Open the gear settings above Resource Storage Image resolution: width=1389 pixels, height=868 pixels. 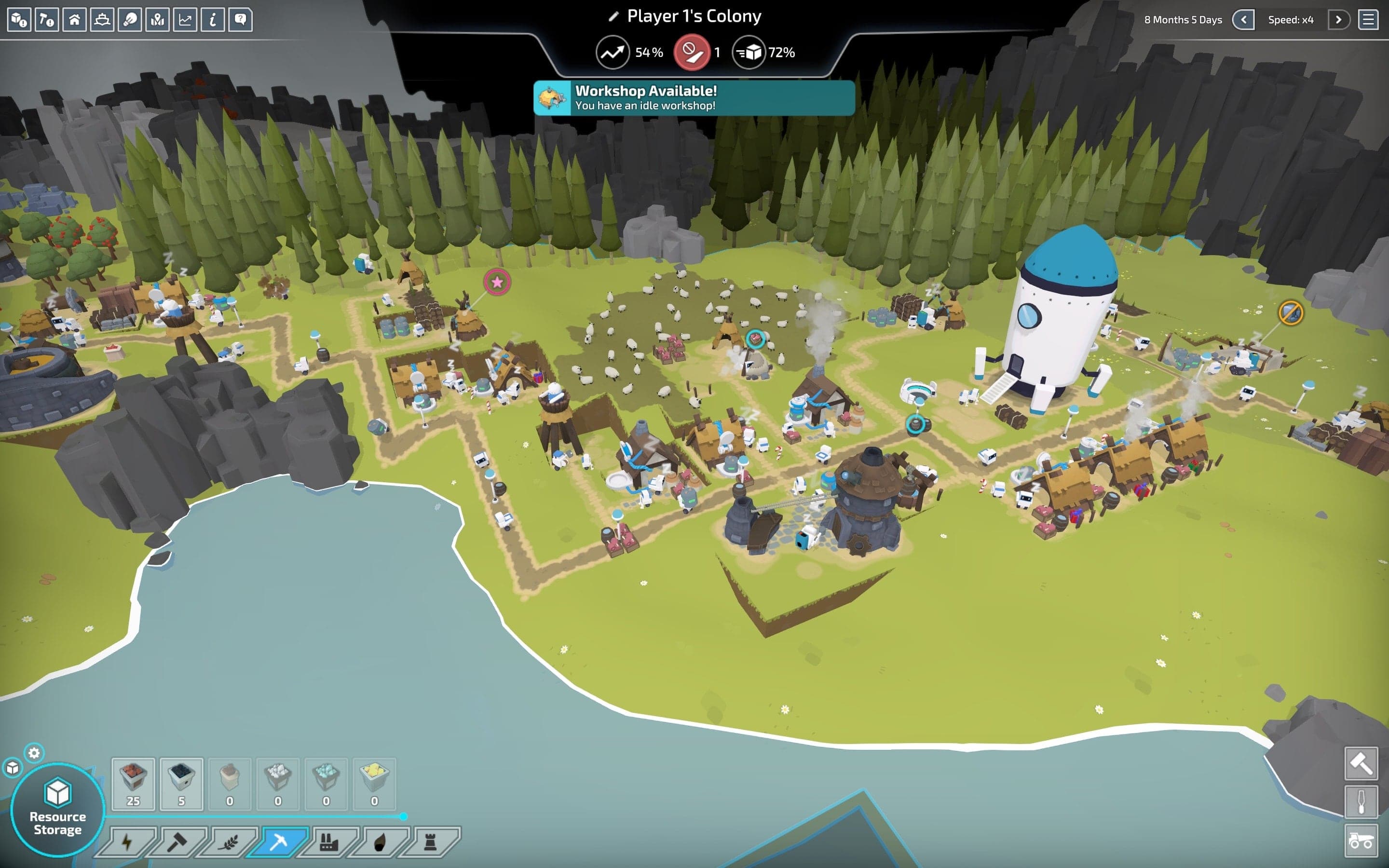(x=34, y=753)
